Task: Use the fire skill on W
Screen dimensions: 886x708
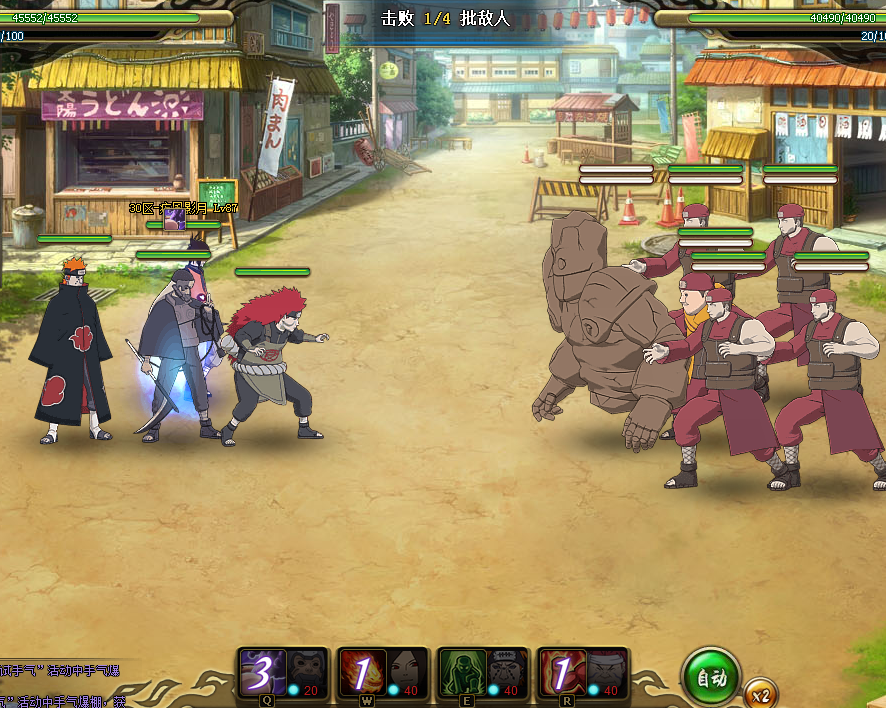Action: 360,672
